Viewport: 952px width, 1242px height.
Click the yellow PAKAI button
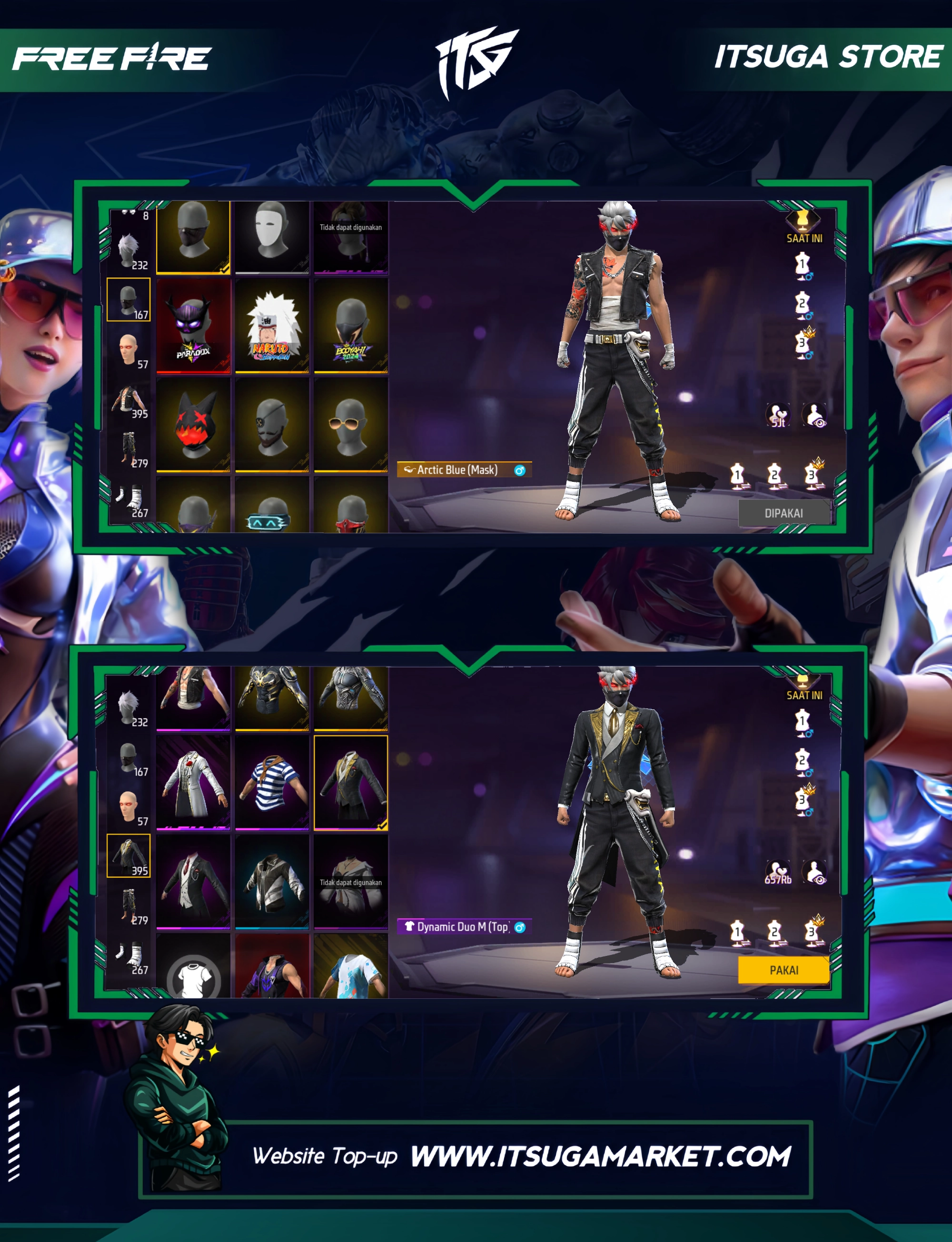pyautogui.click(x=783, y=970)
